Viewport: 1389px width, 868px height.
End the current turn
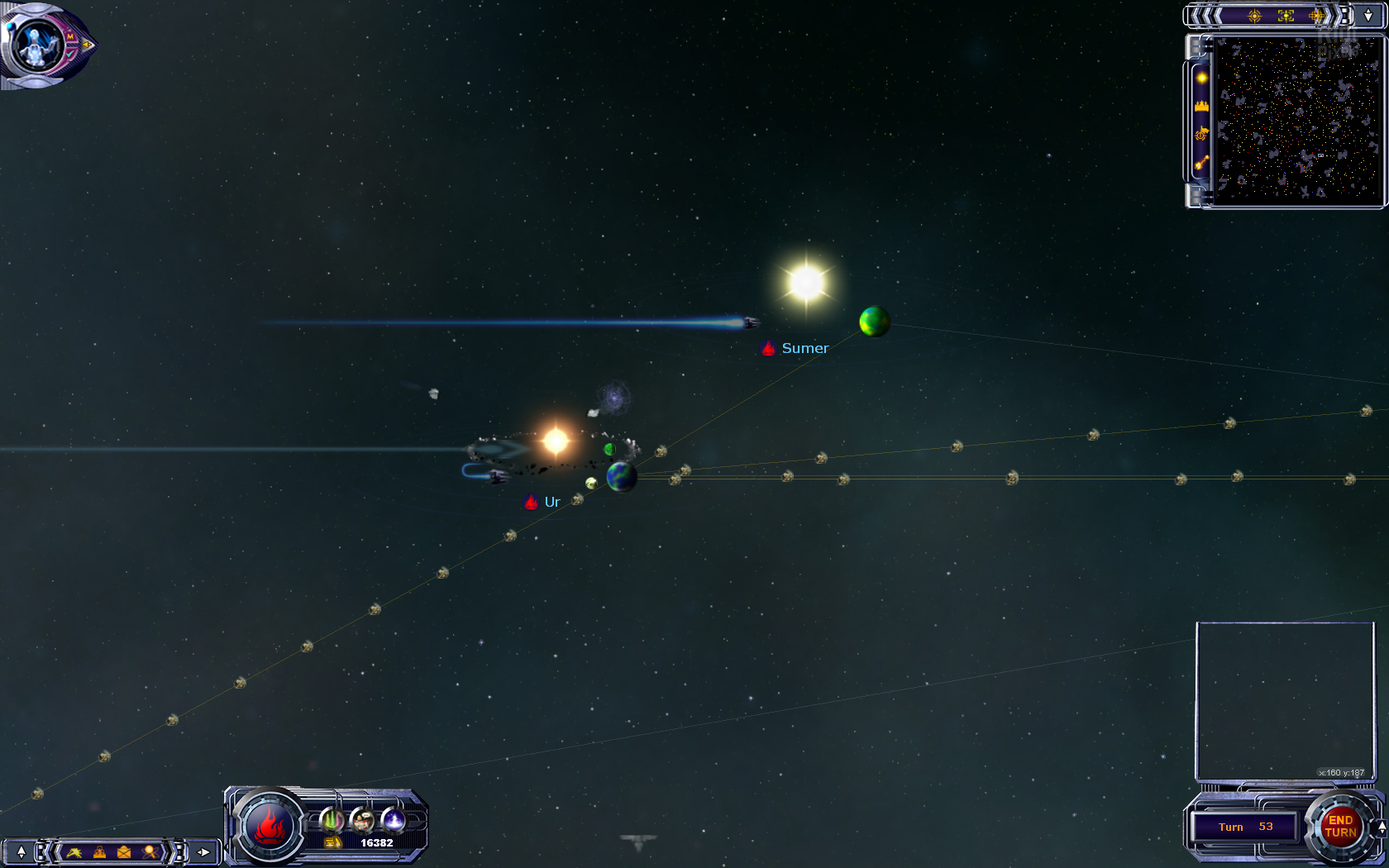tap(1340, 826)
